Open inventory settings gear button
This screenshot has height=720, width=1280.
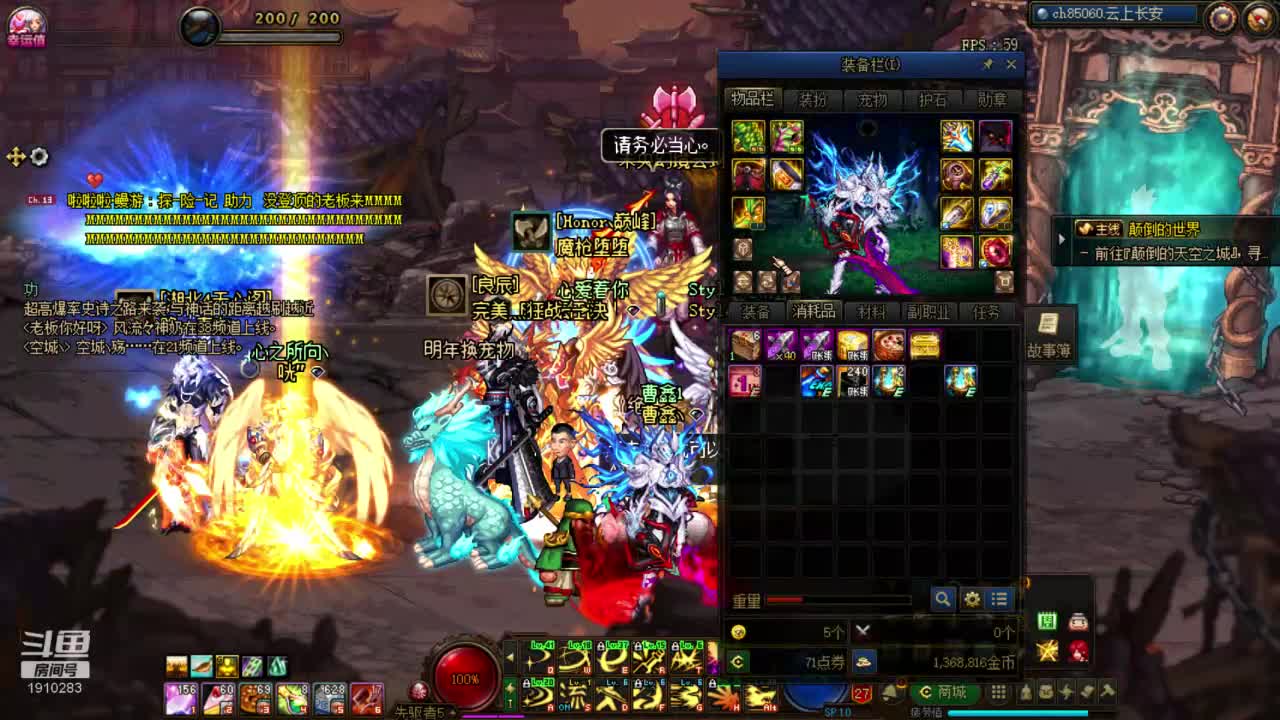point(971,599)
